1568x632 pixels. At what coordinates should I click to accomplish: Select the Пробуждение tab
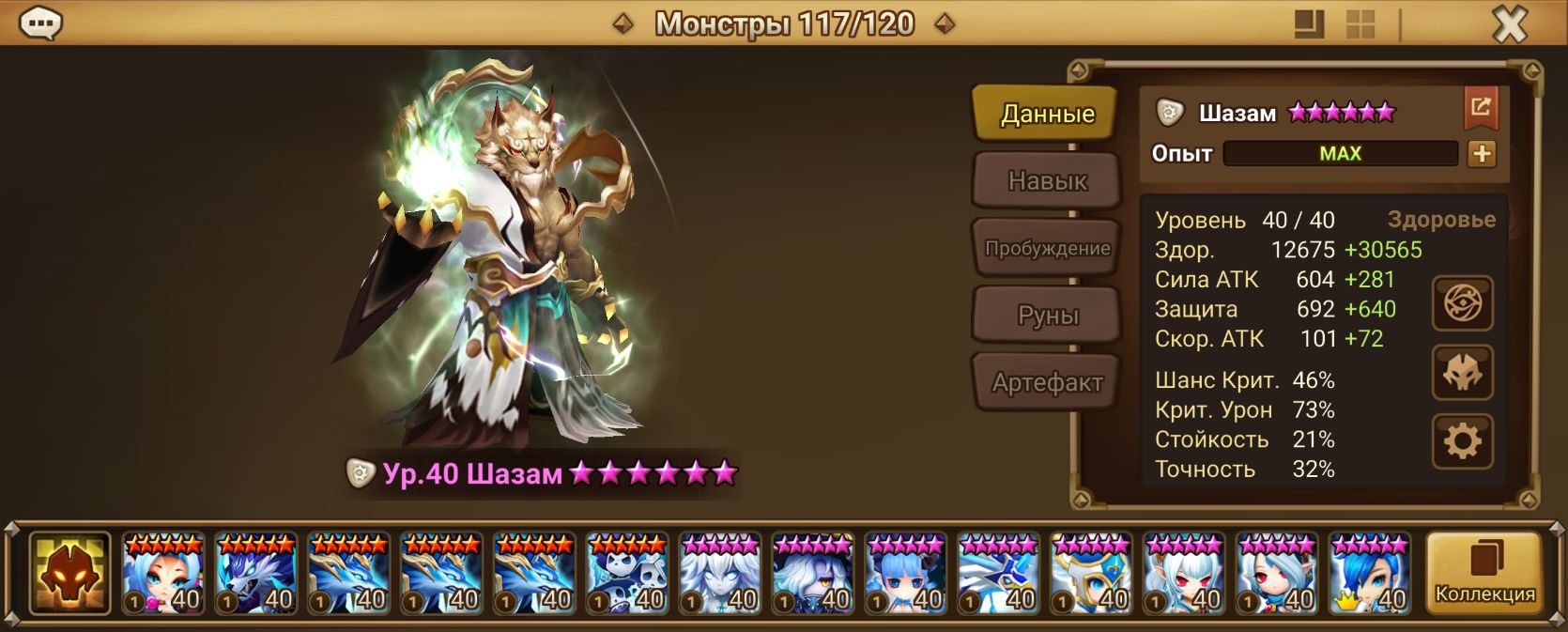coord(1047,248)
